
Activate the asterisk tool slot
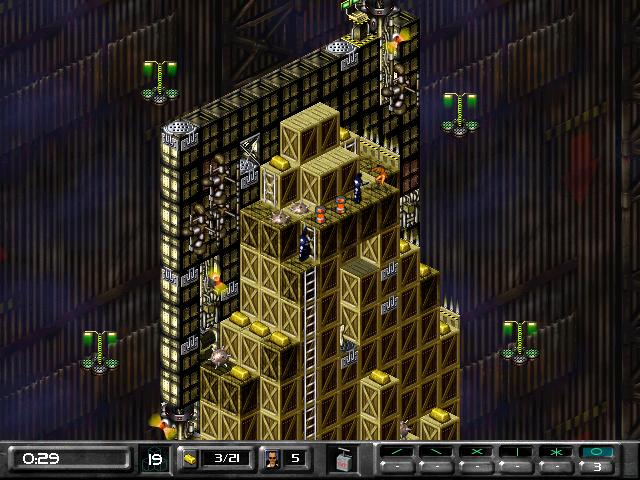[557, 452]
